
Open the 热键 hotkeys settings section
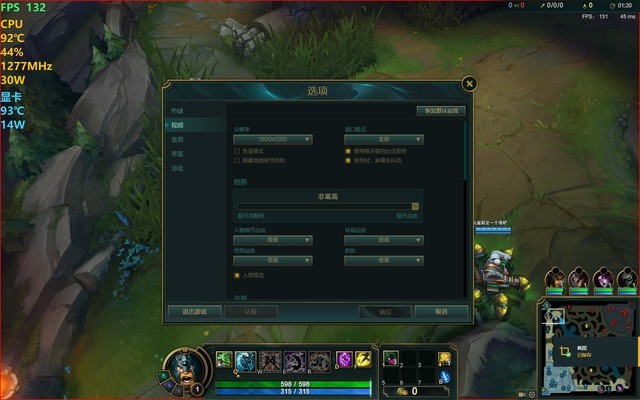(x=178, y=111)
